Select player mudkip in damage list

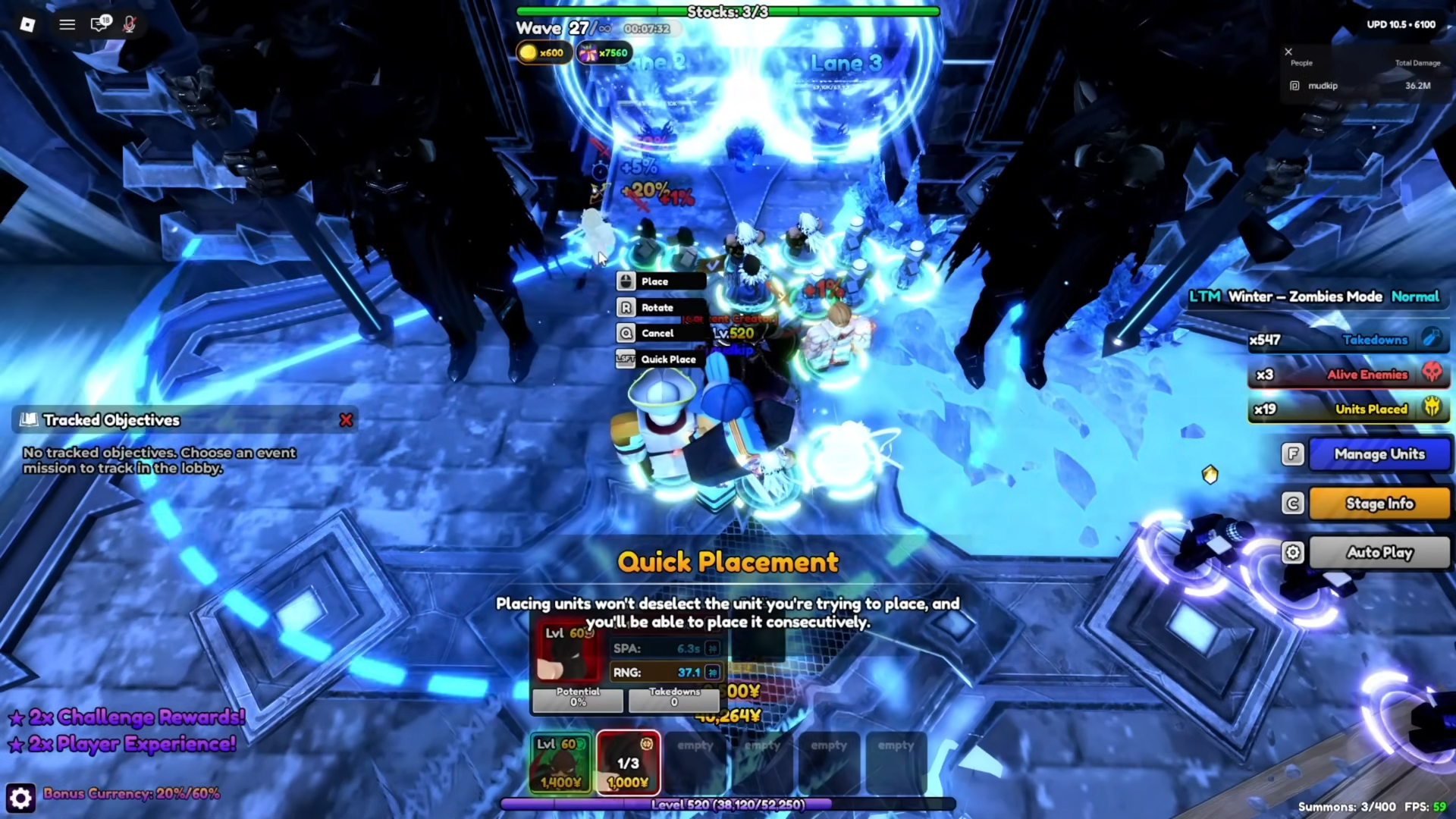click(x=1323, y=86)
